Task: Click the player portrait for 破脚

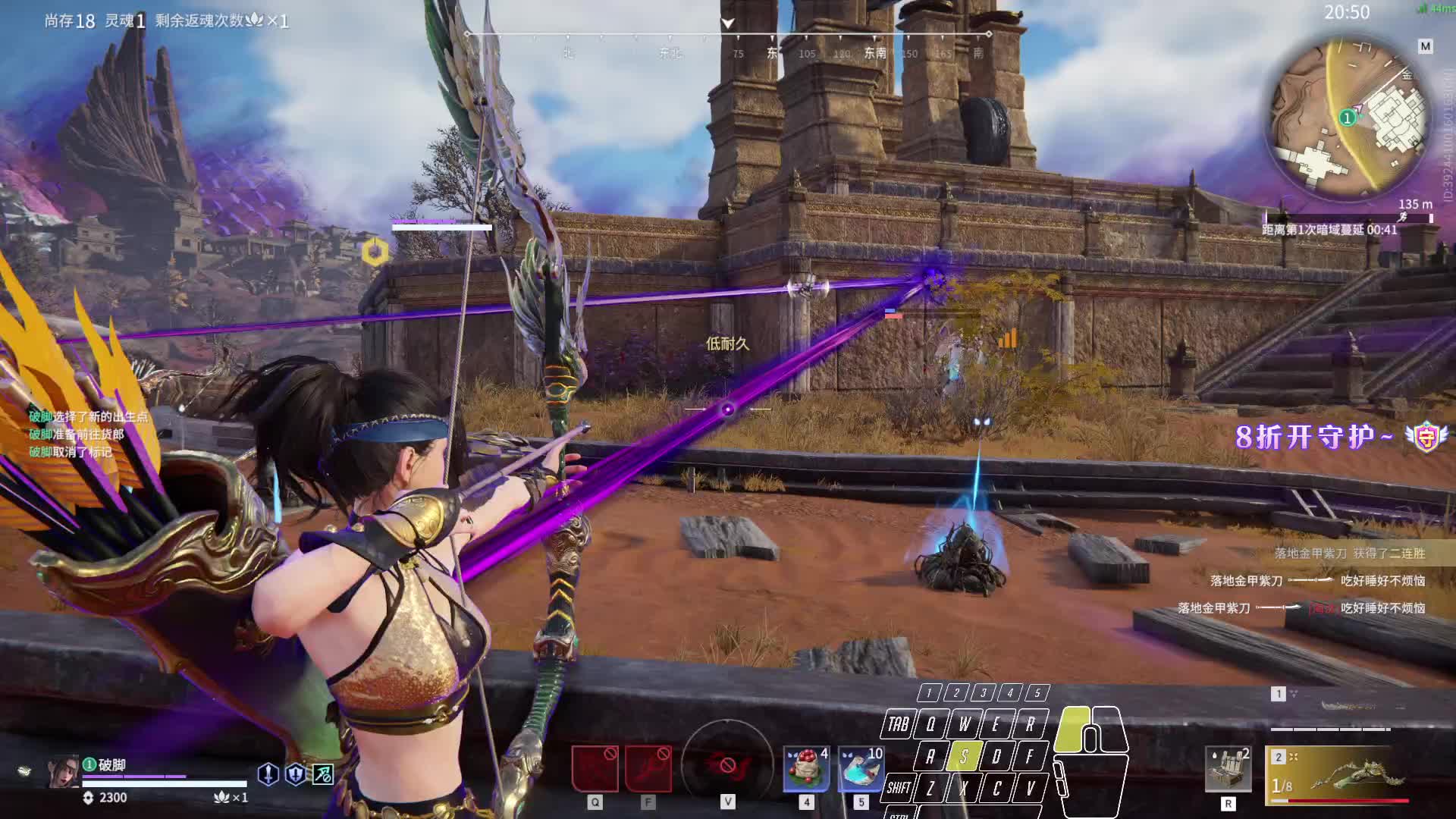Action: tap(63, 772)
